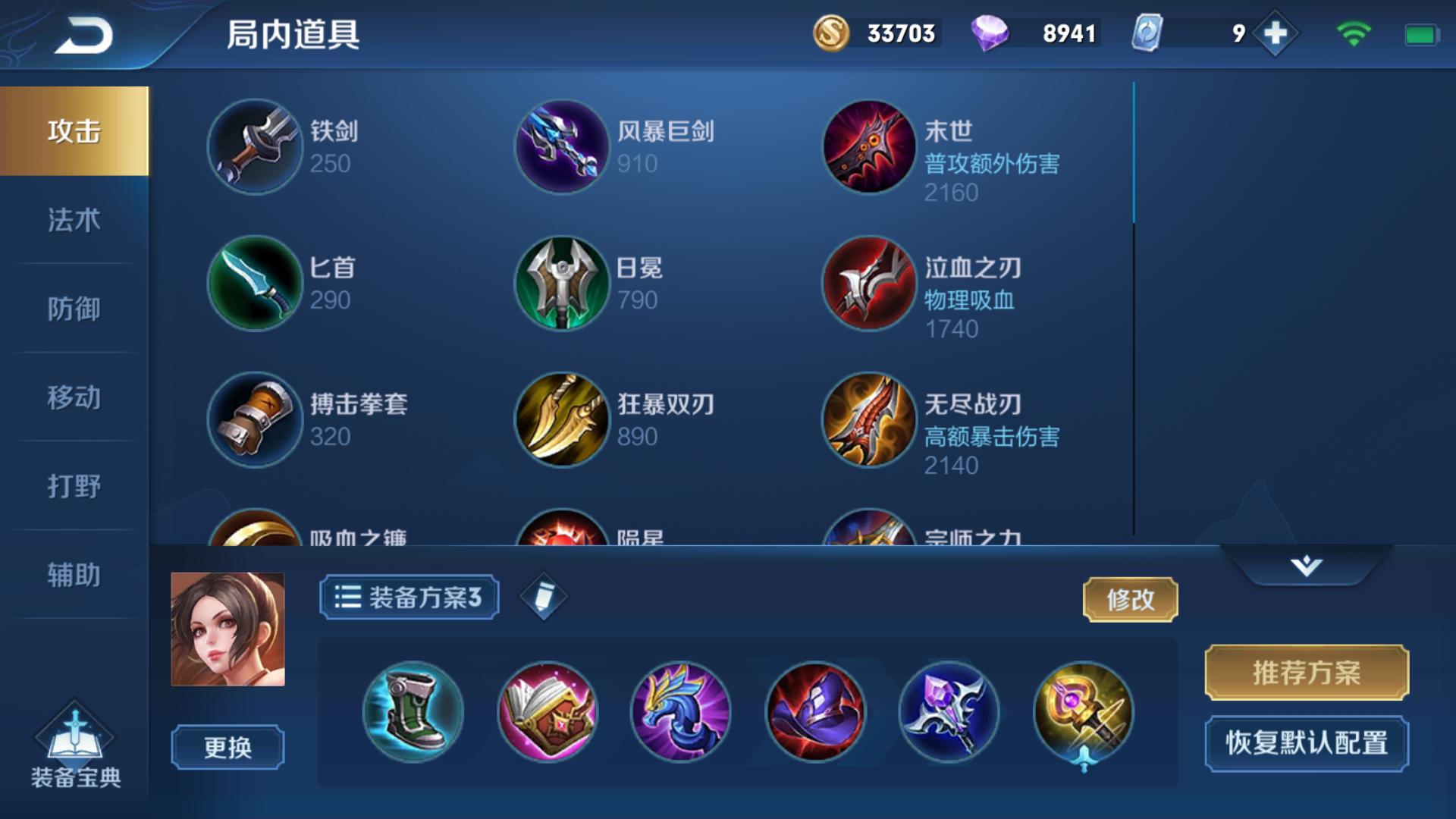Switch to the 法术 category tab

coord(72,221)
